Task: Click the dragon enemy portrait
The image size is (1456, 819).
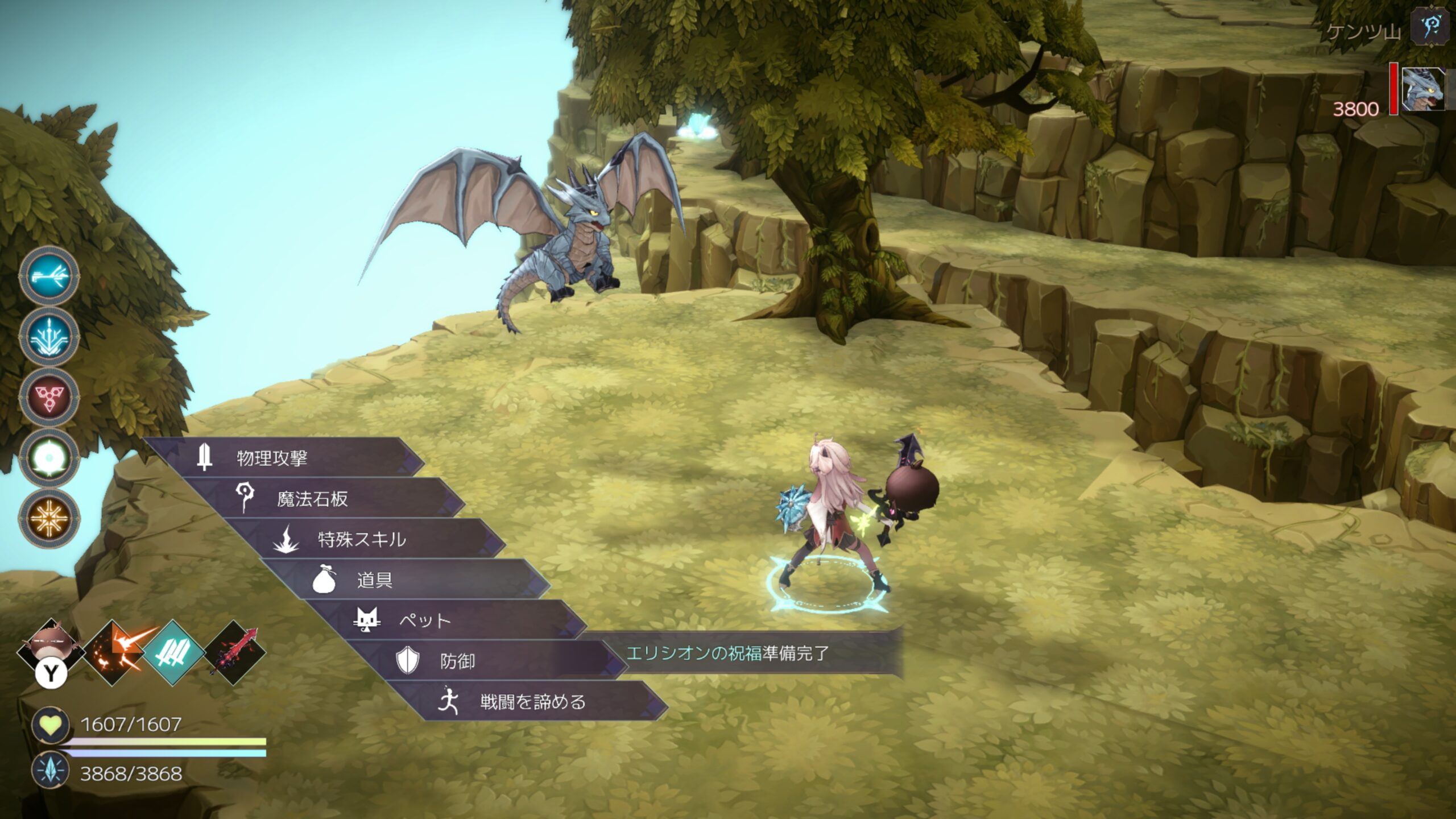Action: pyautogui.click(x=1422, y=89)
